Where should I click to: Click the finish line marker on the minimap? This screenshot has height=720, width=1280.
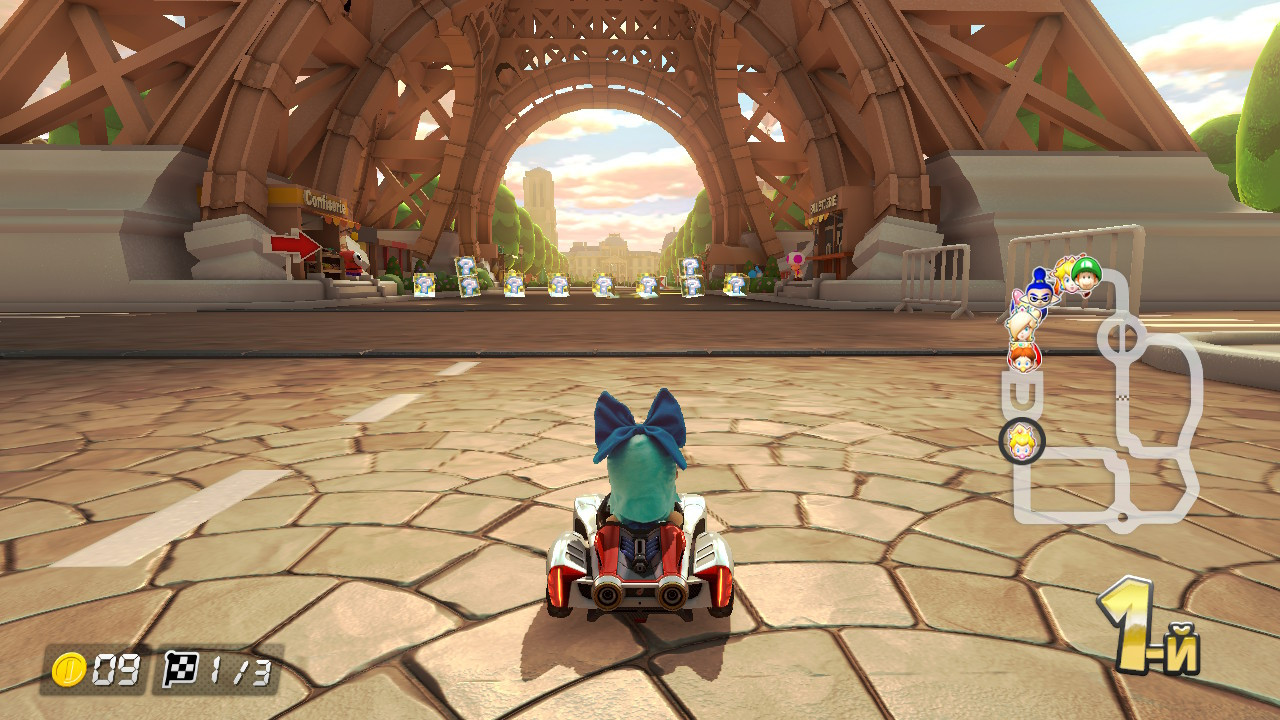[x=1121, y=396]
